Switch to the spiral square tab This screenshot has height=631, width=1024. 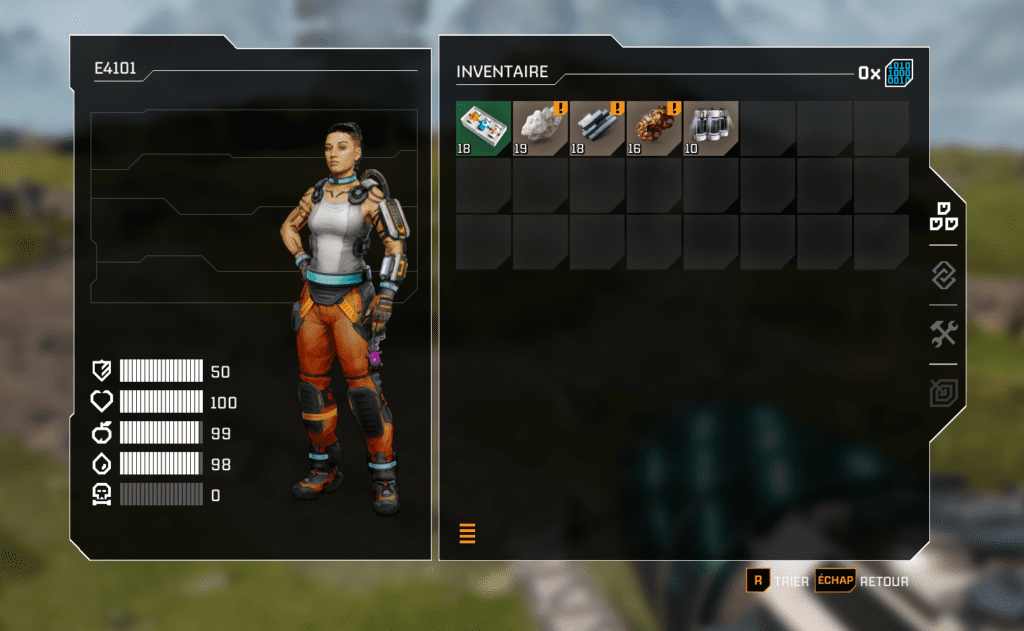(944, 393)
